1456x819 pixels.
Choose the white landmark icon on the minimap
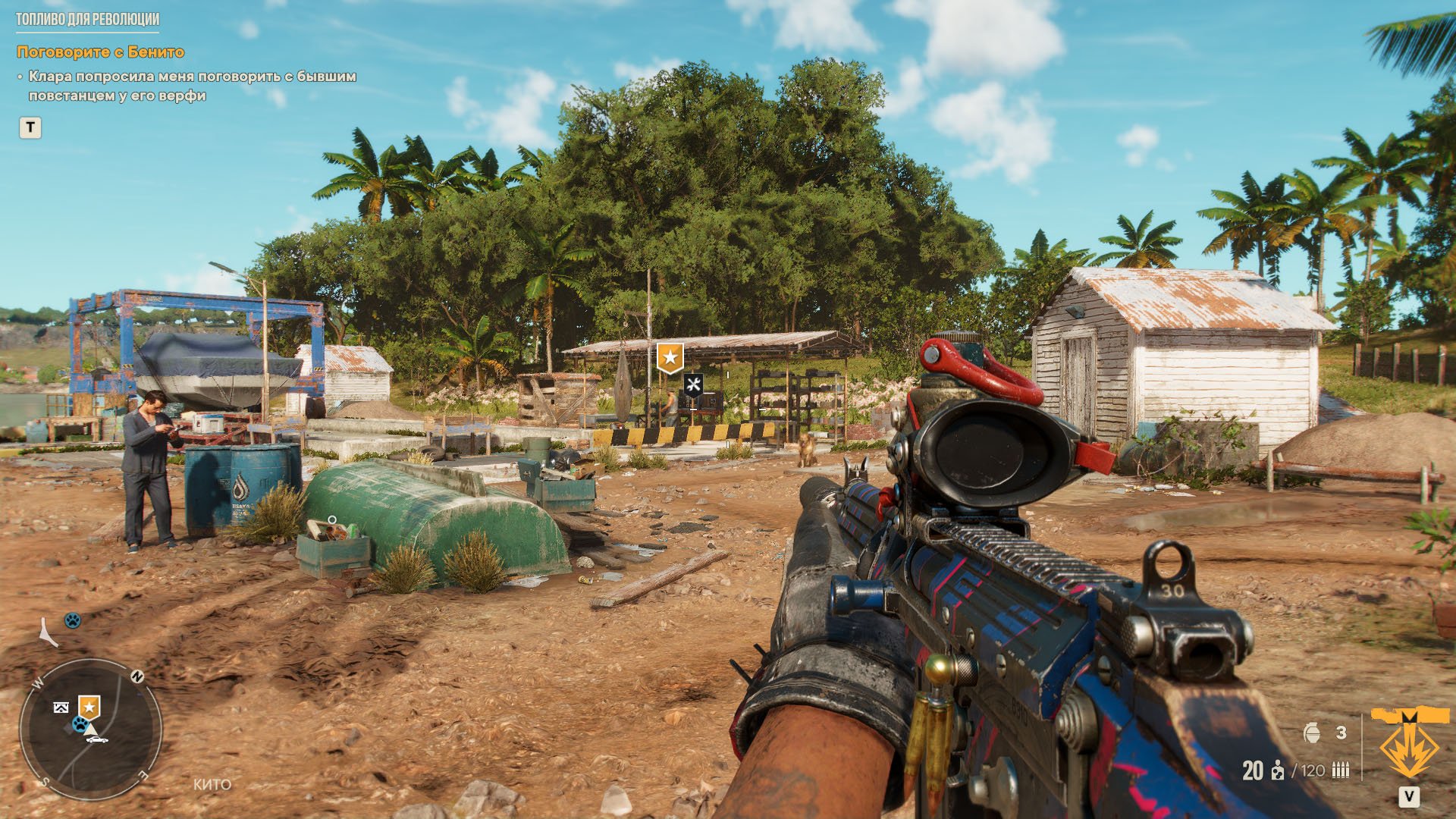61,708
